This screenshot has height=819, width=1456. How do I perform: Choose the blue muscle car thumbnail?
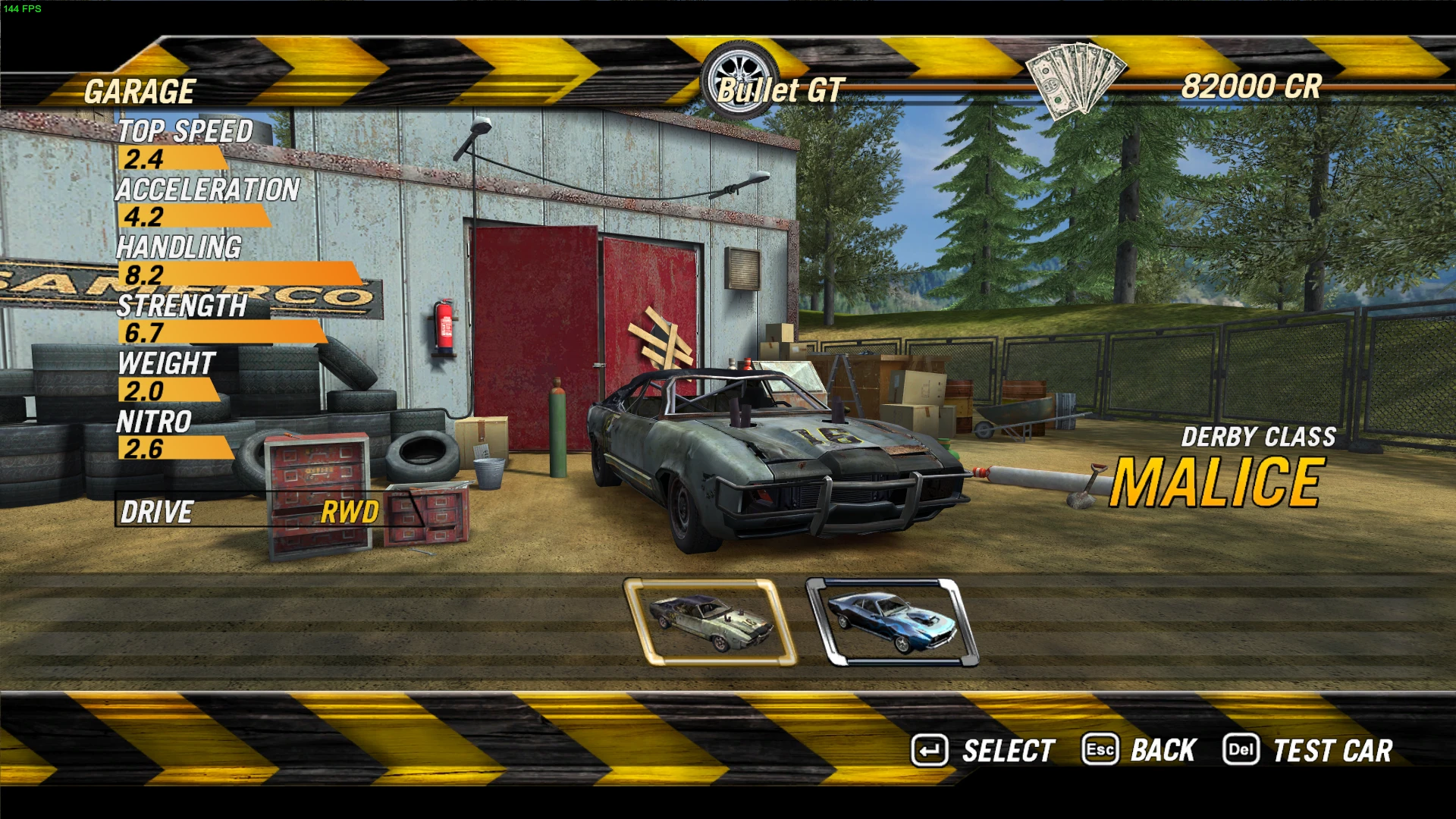click(x=892, y=622)
